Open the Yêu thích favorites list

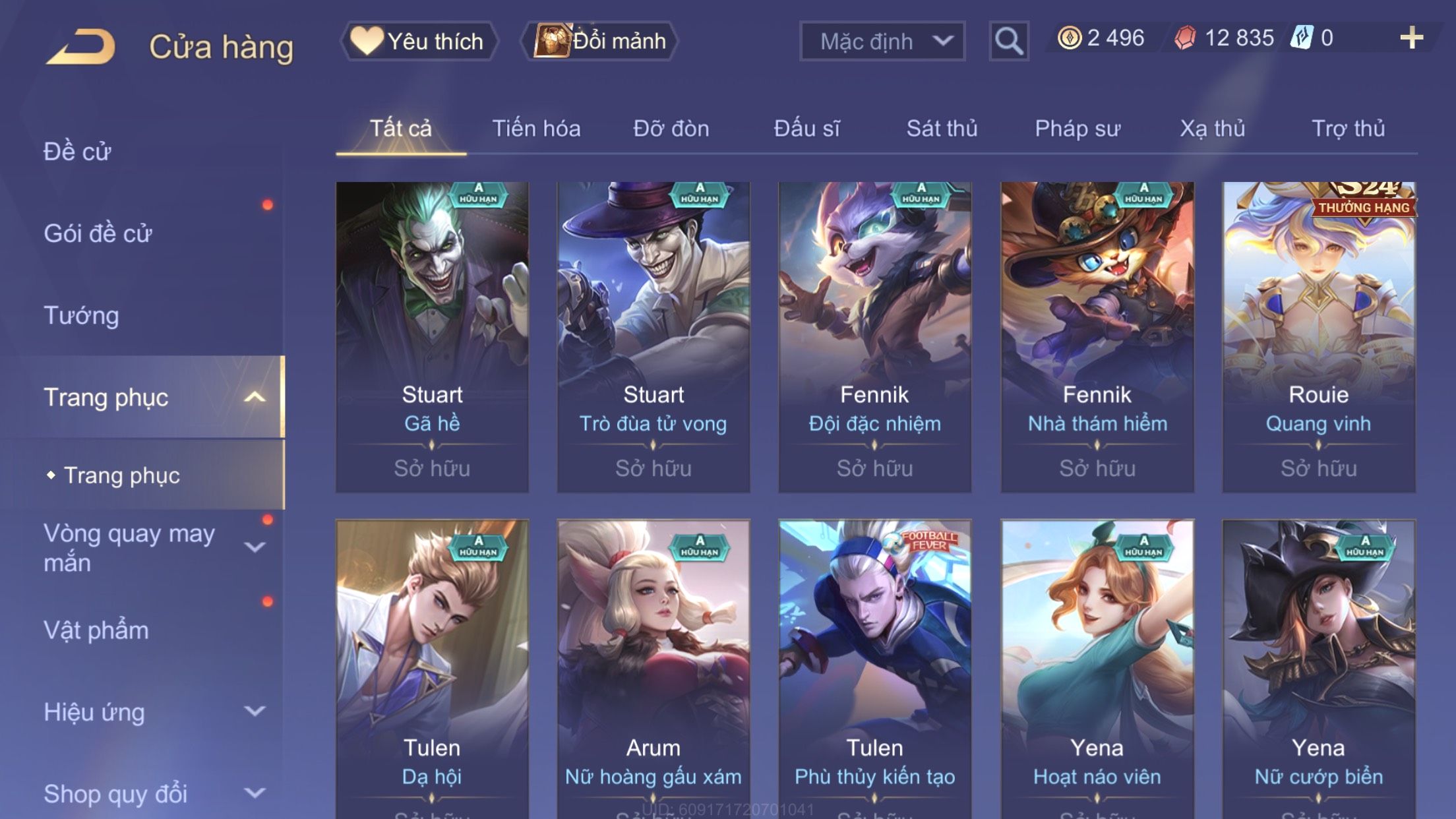pos(419,41)
